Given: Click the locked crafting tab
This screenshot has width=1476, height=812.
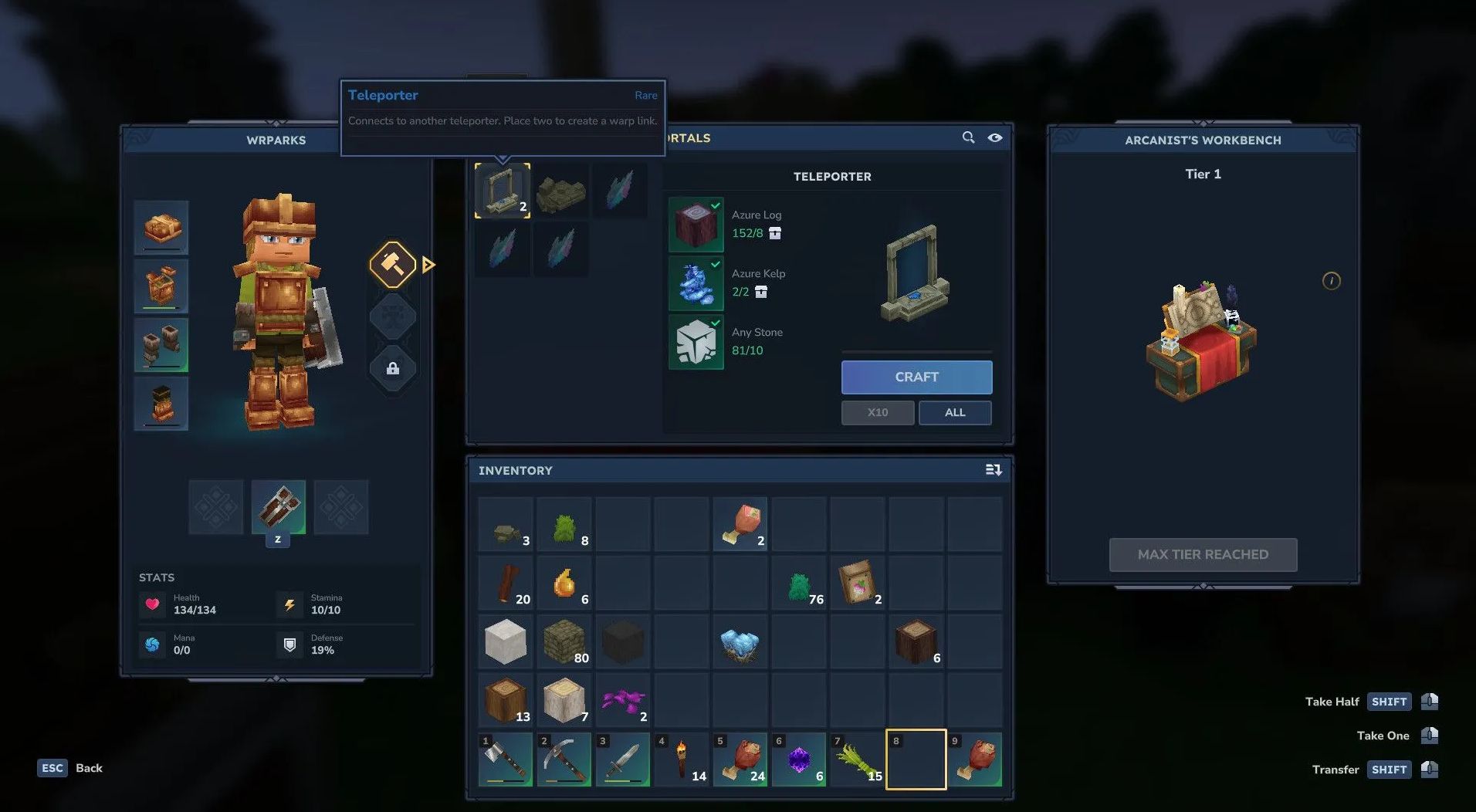Looking at the screenshot, I should click(x=393, y=368).
